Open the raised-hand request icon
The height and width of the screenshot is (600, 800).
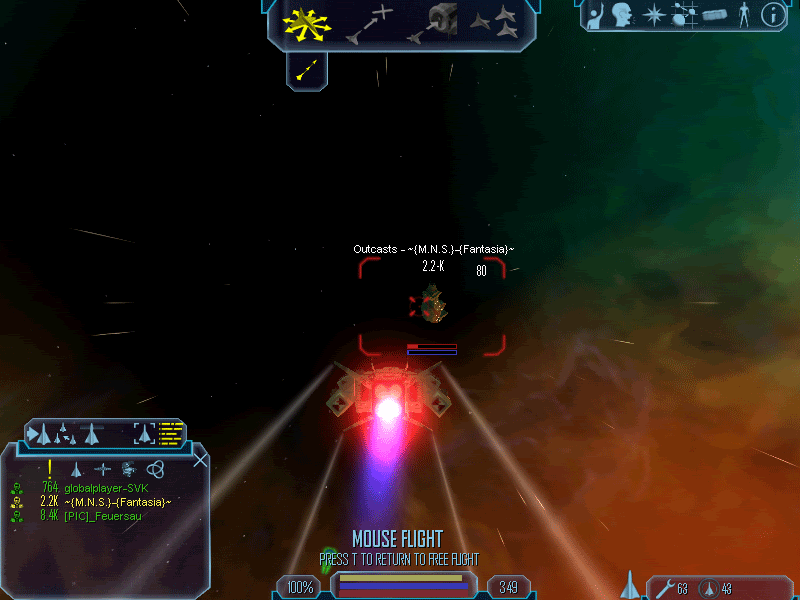[x=598, y=15]
